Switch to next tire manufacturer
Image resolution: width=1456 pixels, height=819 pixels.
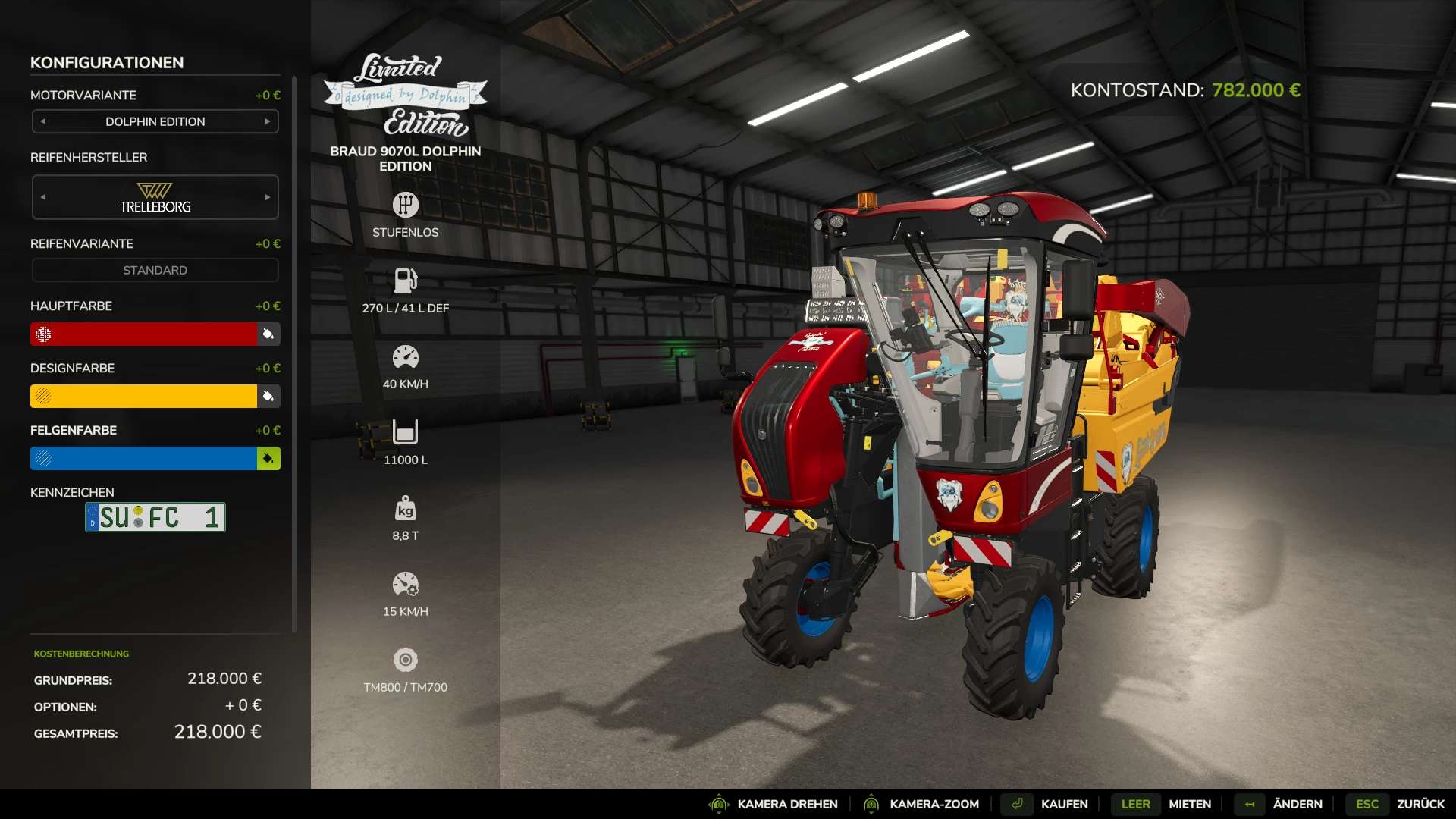tap(268, 197)
